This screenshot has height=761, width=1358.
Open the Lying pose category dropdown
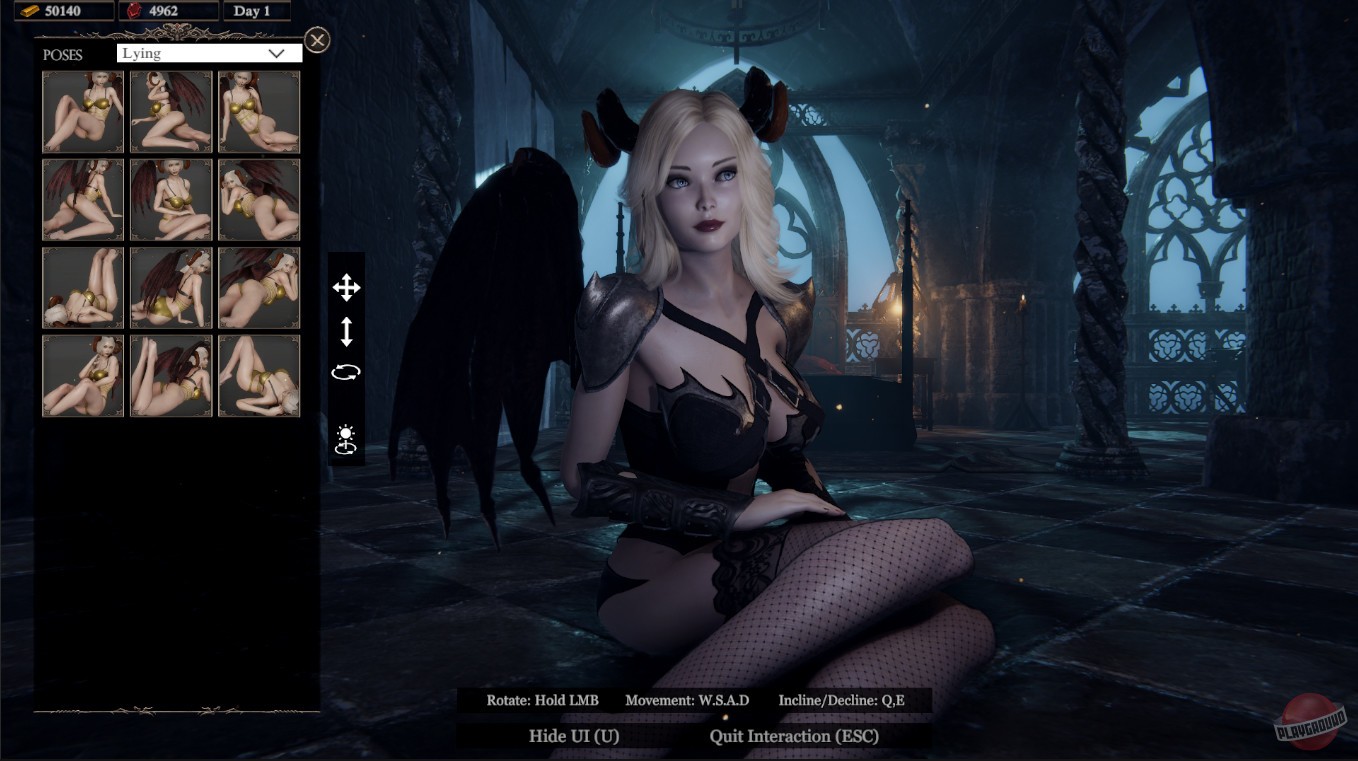tap(207, 52)
